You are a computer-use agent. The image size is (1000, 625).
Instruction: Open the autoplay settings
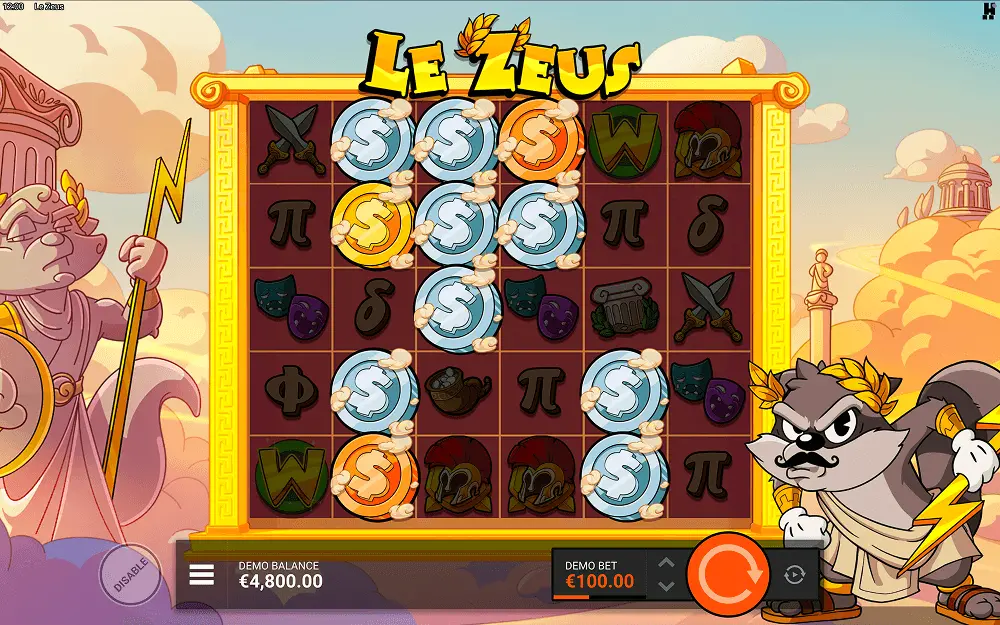(795, 574)
